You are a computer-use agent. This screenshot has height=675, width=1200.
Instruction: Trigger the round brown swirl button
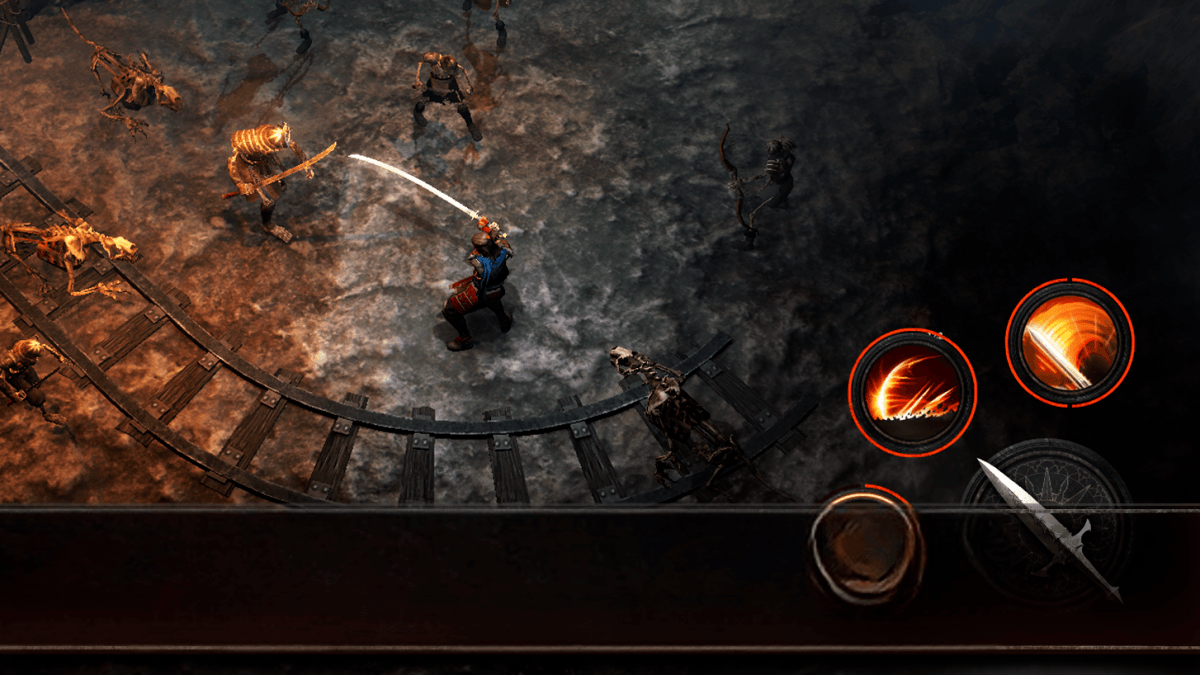pyautogui.click(x=866, y=545)
